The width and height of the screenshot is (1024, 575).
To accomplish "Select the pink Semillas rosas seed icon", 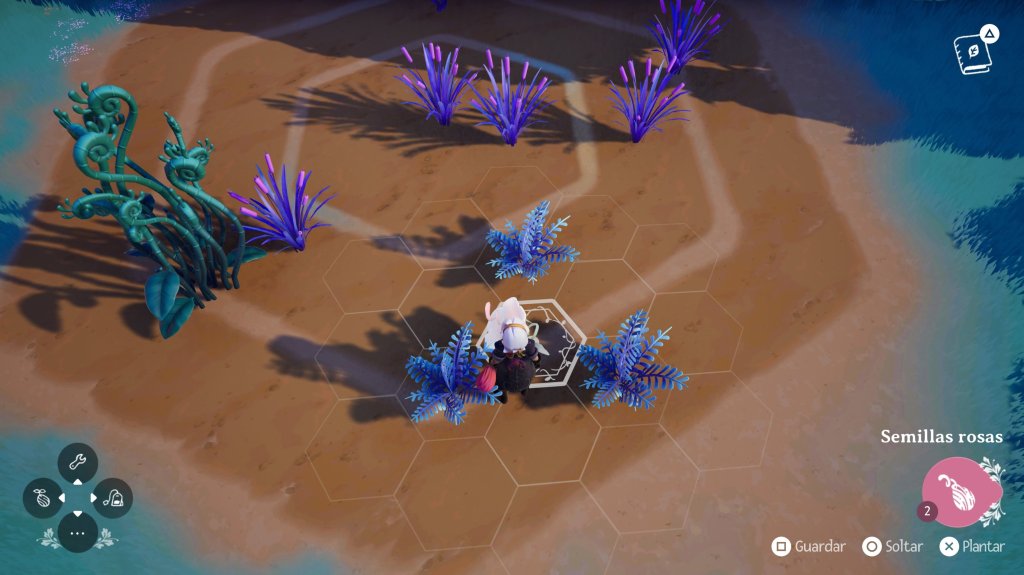I will click(961, 492).
